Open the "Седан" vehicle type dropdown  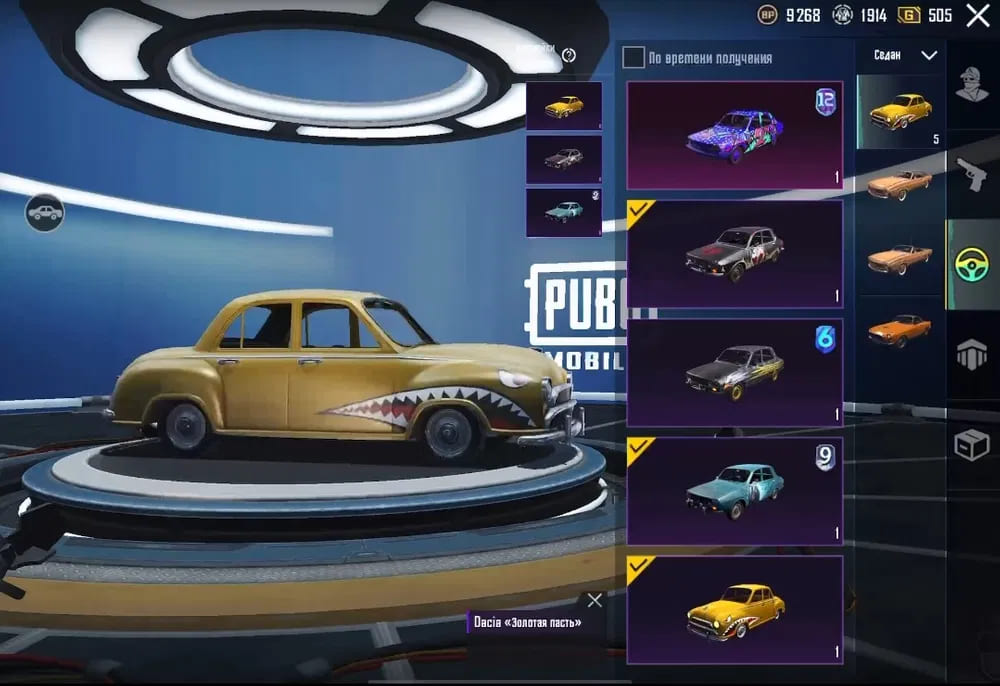tap(905, 55)
